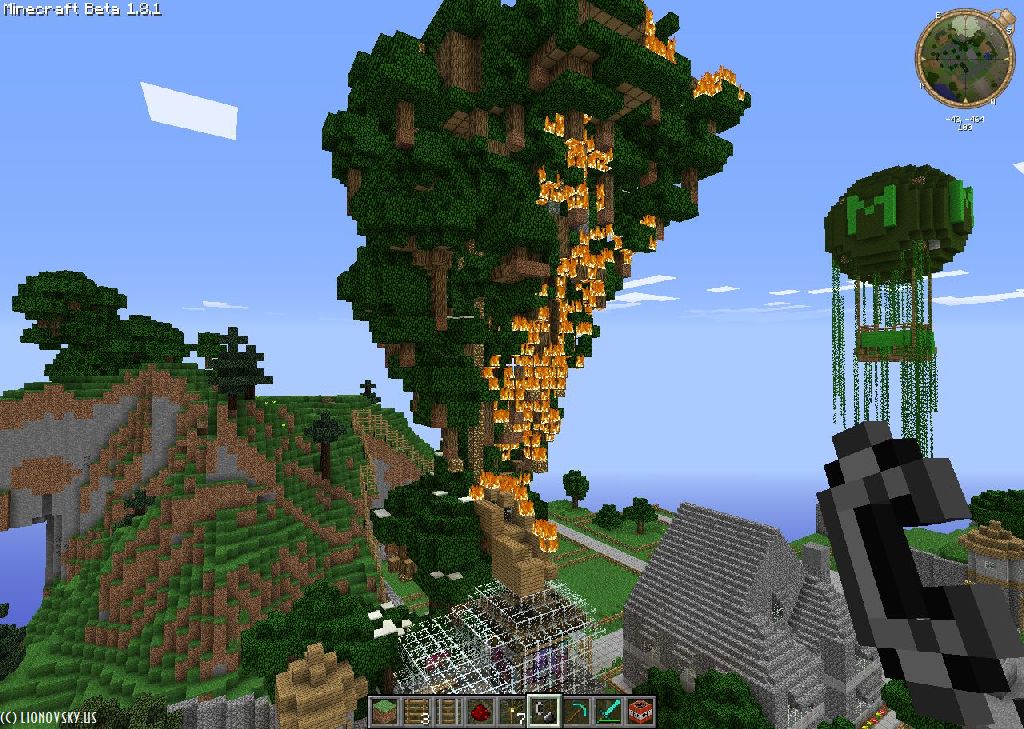Select the grass block hotbar slot
Screen dimensions: 1024x729
click(x=385, y=711)
